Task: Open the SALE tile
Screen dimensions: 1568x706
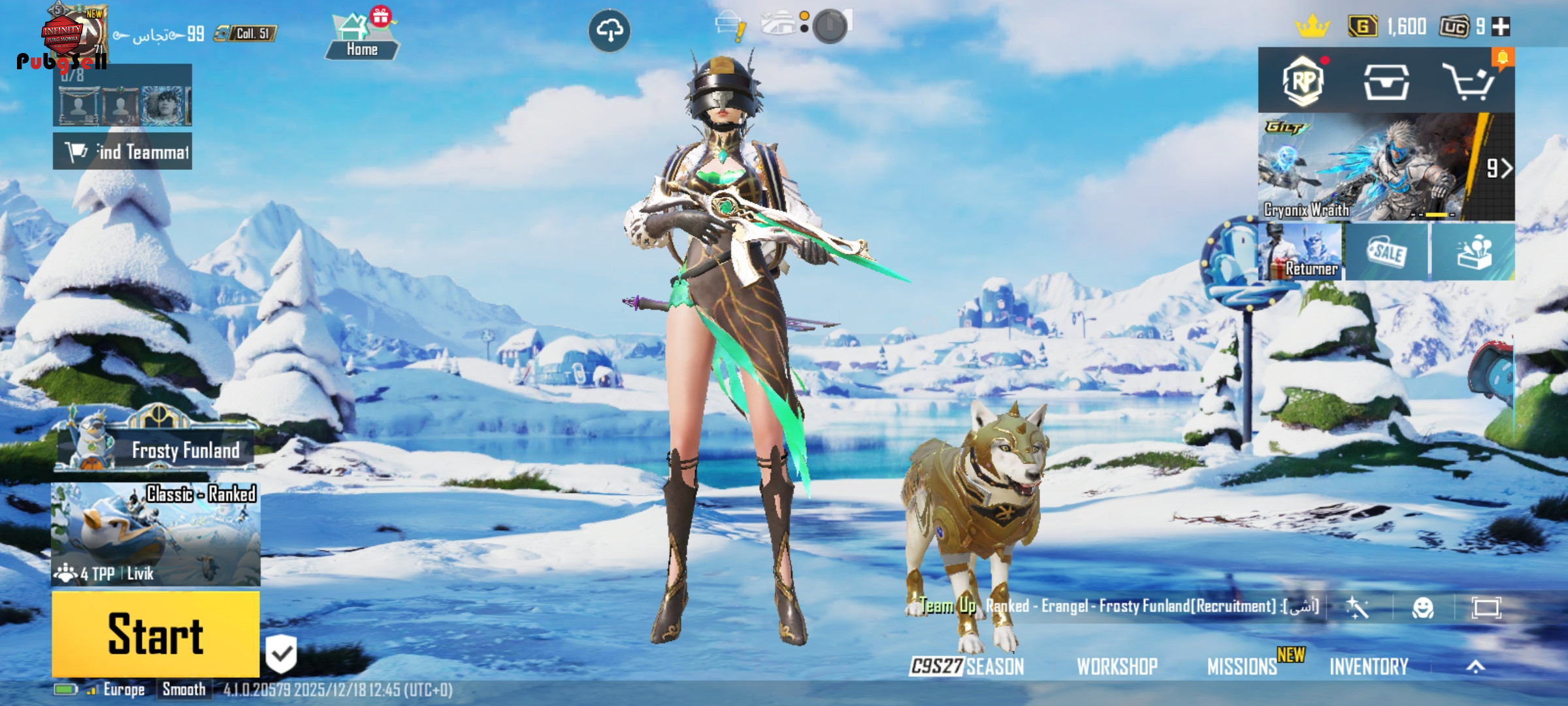Action: [1386, 252]
